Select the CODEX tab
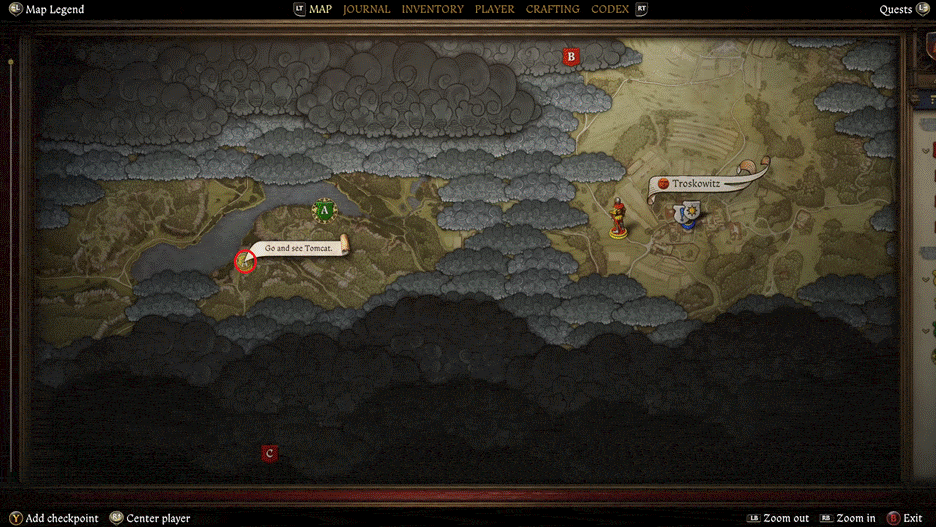The image size is (936, 527). pos(610,9)
